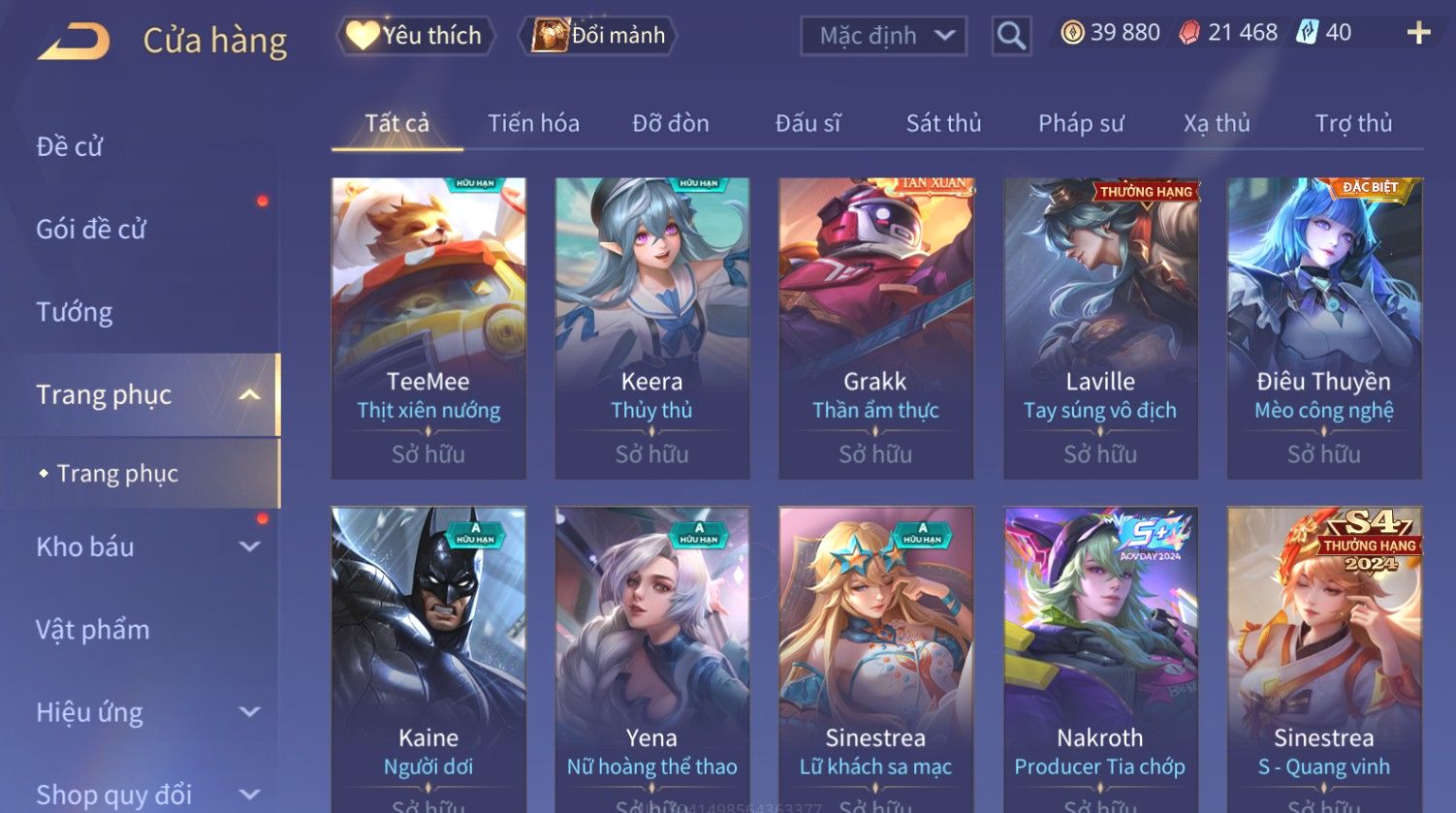The width and height of the screenshot is (1456, 813).
Task: Go to the Vật phẩm items section
Action: [93, 630]
